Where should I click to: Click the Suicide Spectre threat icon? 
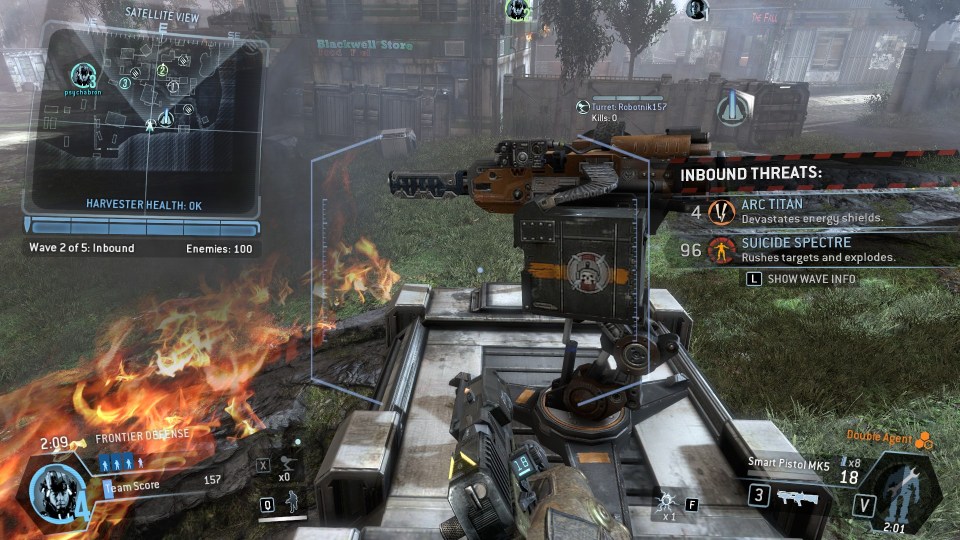[721, 250]
